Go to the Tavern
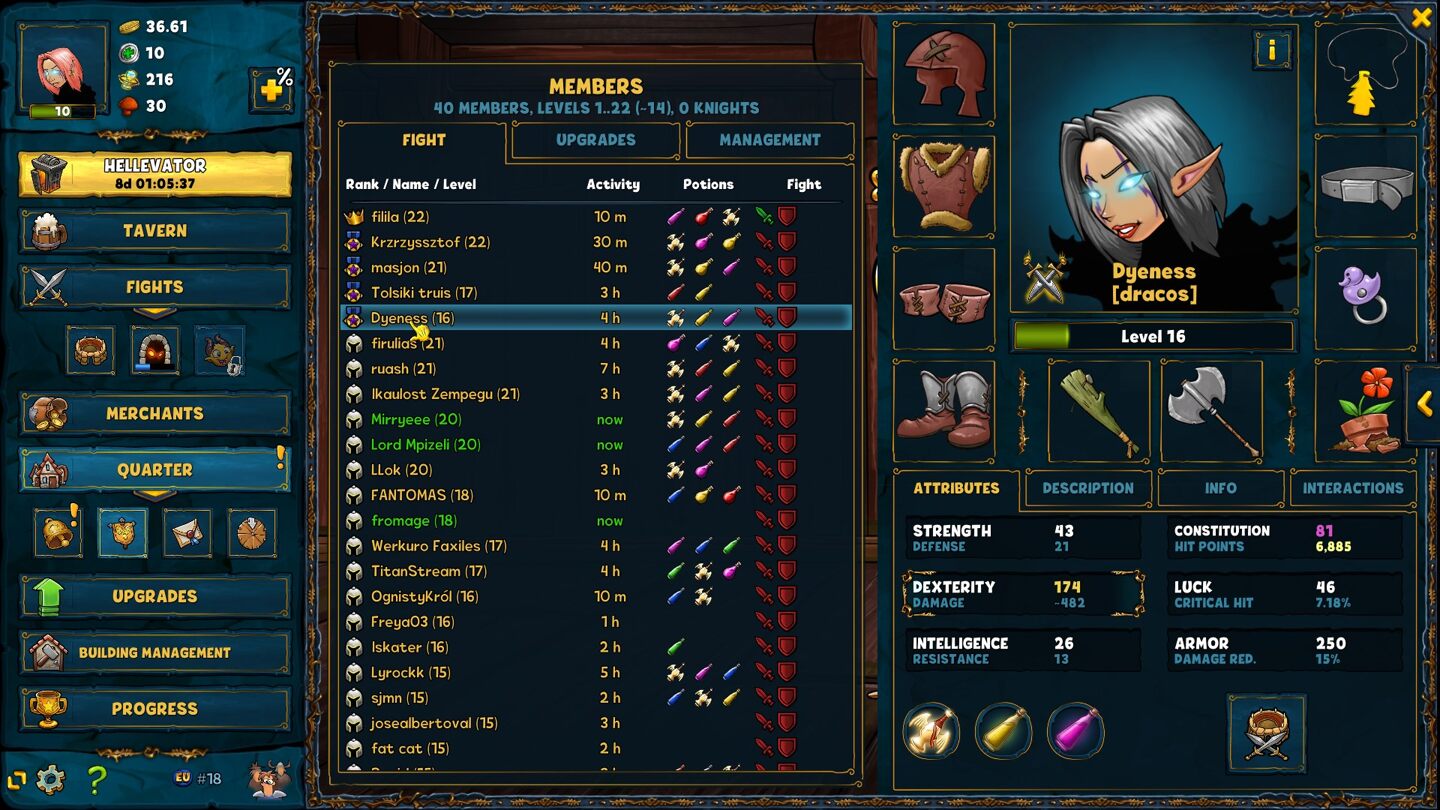 [x=155, y=231]
